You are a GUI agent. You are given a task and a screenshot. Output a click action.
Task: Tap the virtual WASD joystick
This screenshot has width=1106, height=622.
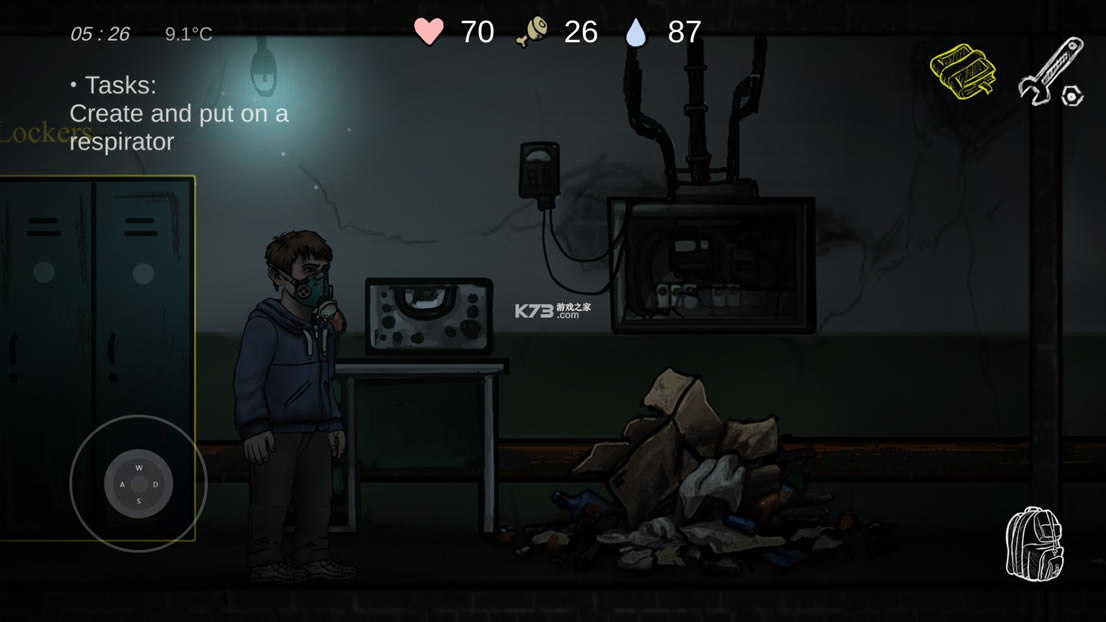click(138, 484)
